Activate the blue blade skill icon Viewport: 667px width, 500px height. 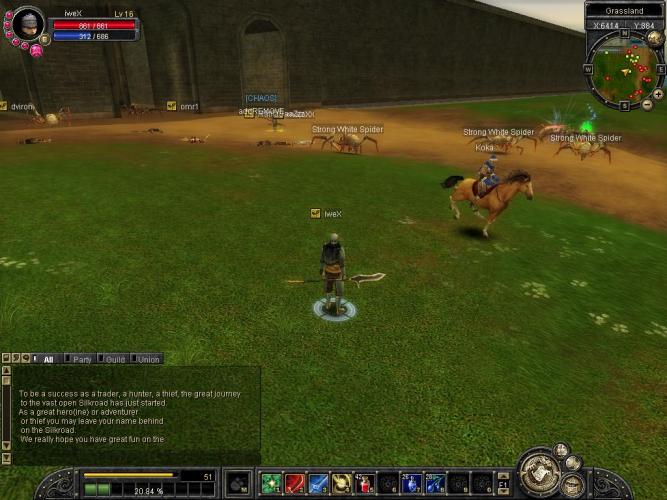click(318, 483)
